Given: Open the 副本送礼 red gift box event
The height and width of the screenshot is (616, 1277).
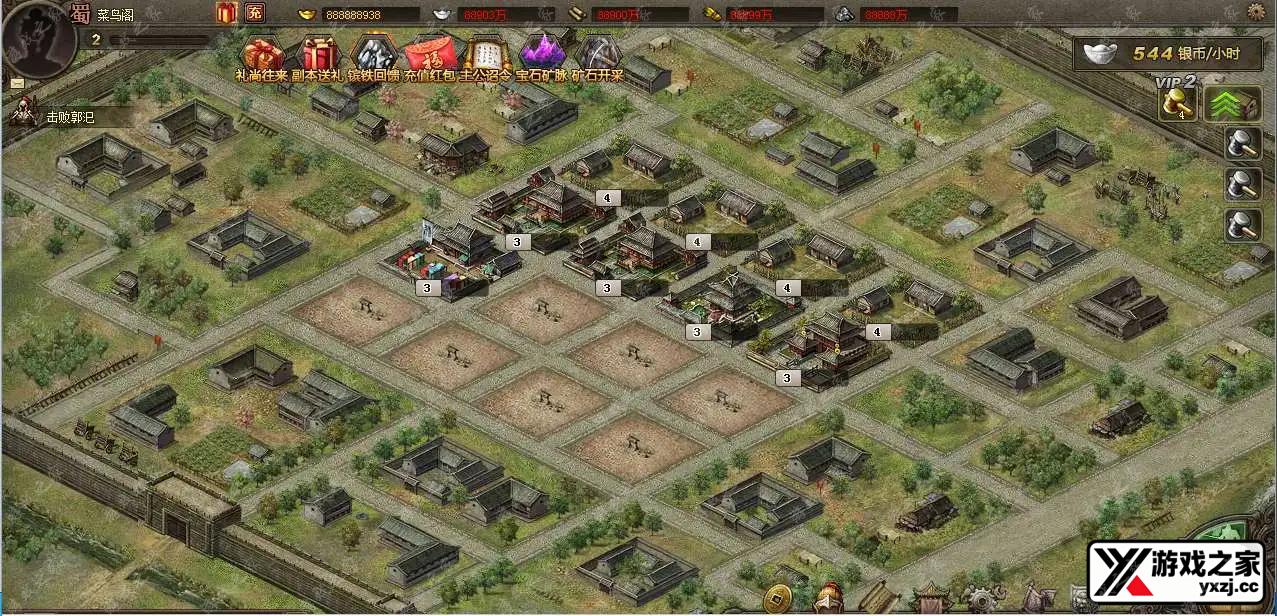Looking at the screenshot, I should (x=319, y=53).
